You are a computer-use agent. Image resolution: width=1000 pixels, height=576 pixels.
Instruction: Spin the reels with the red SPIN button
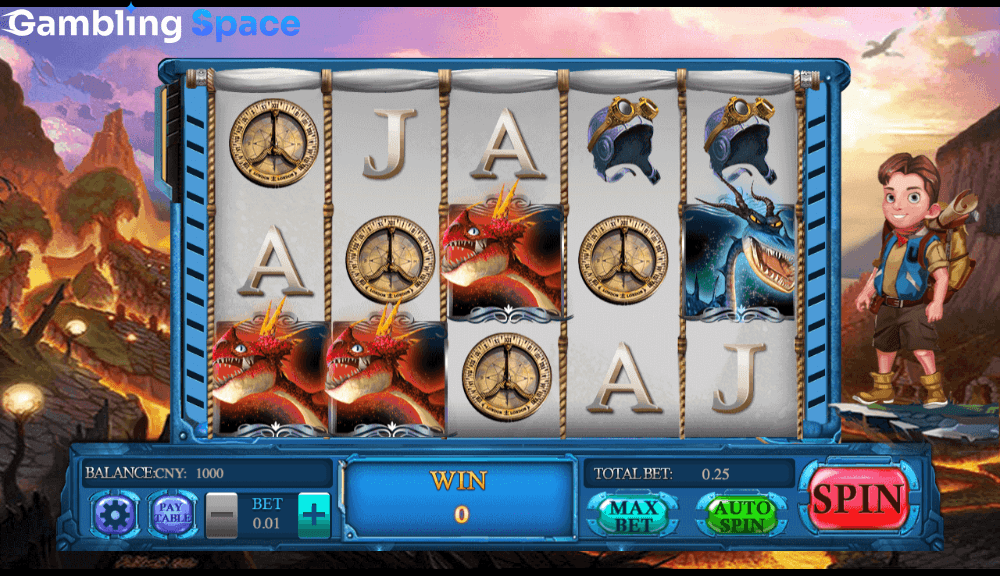click(x=858, y=497)
